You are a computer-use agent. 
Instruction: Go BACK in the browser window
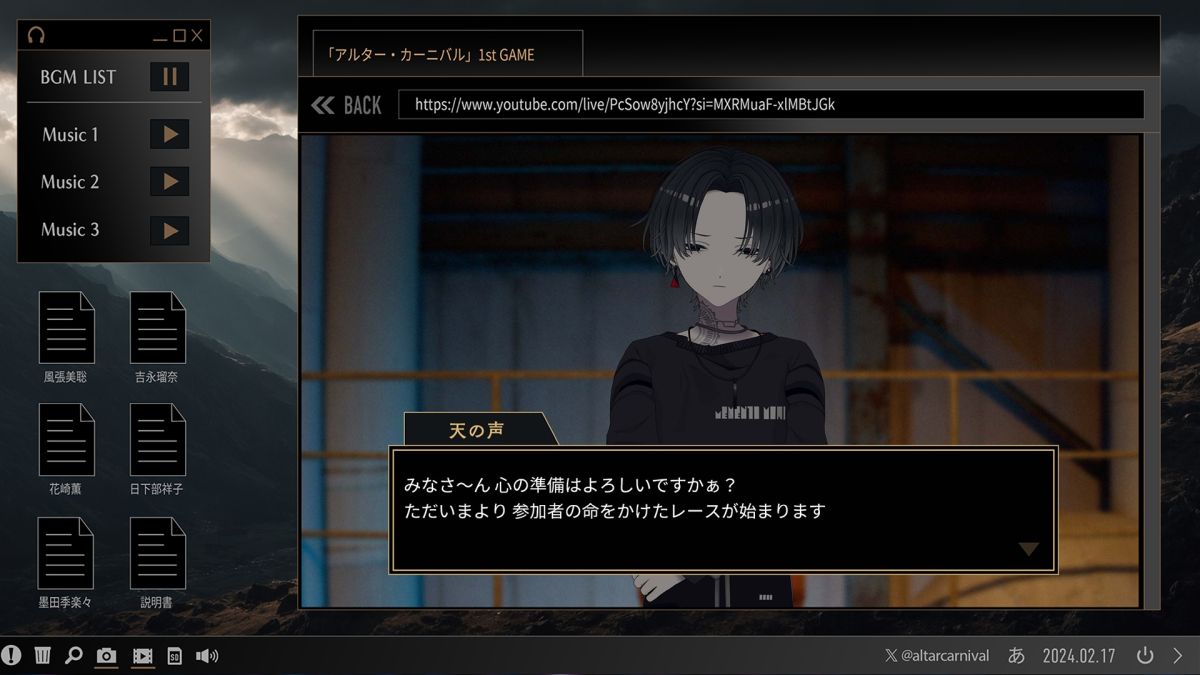[x=347, y=105]
